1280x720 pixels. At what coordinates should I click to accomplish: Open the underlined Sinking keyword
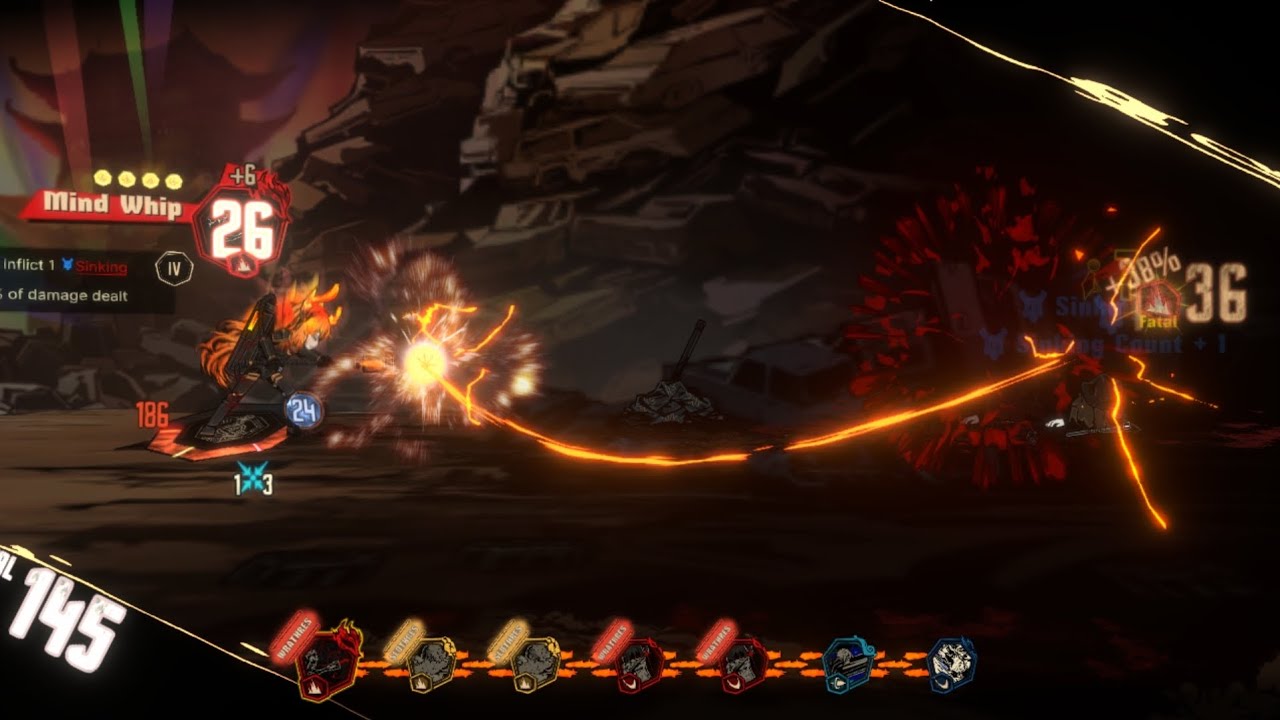(101, 266)
